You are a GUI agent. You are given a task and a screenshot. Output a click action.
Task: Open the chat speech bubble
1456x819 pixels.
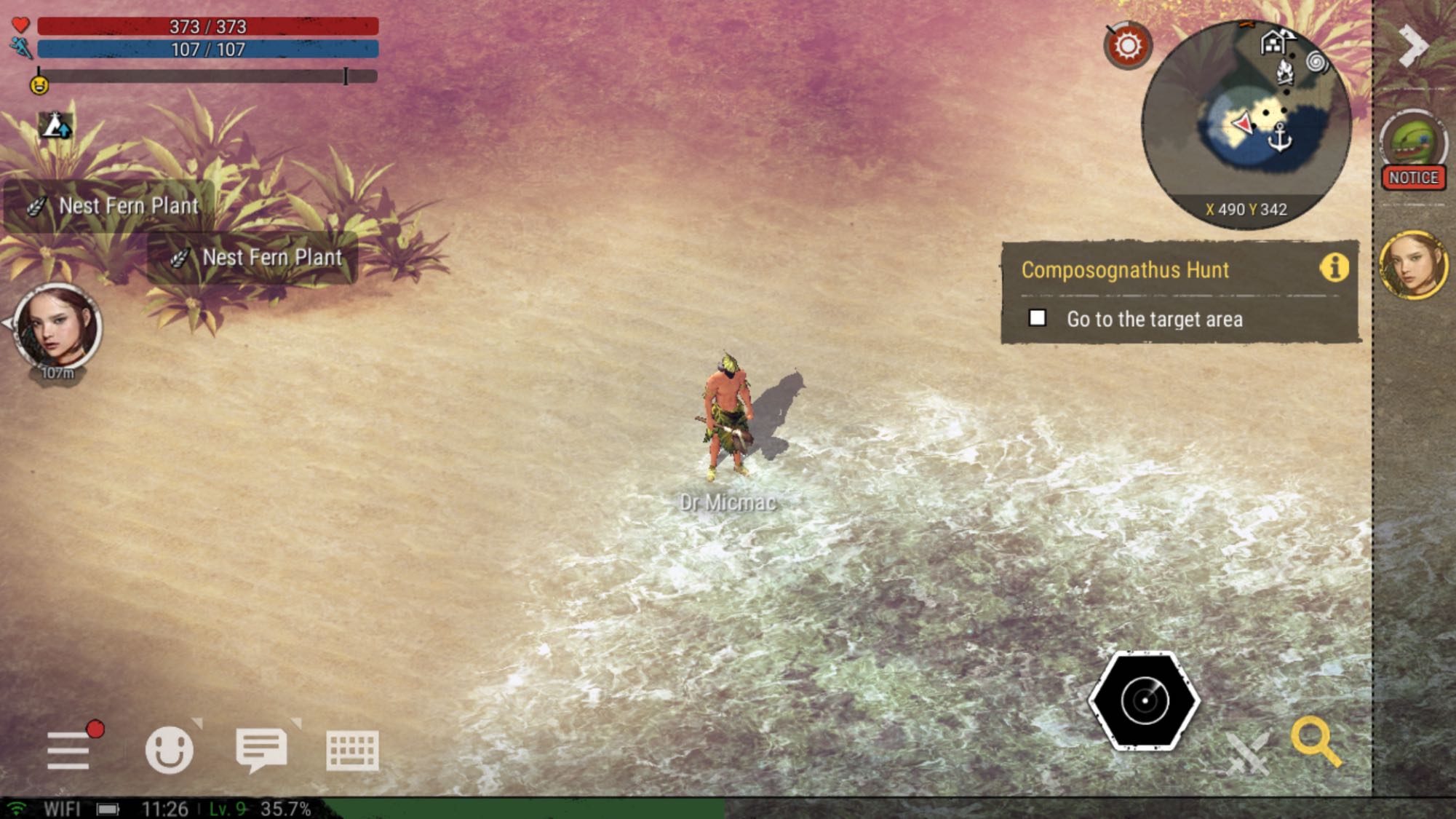tap(261, 749)
